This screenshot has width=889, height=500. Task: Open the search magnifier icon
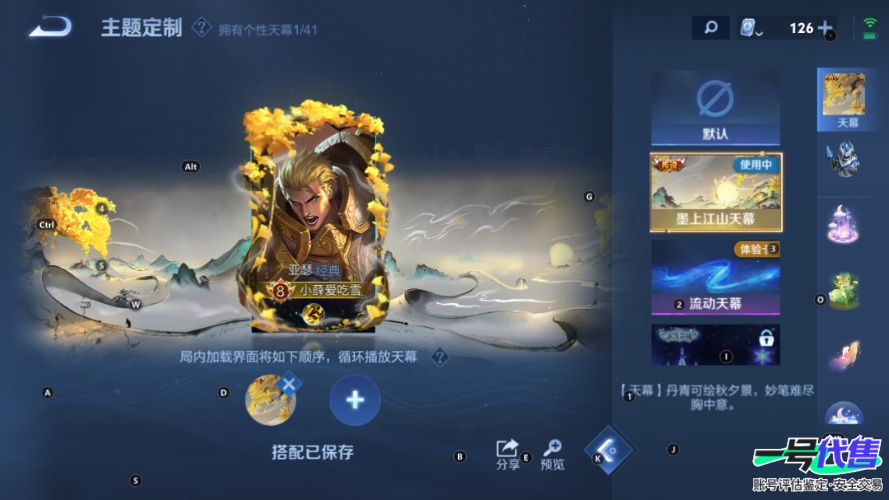[x=710, y=28]
